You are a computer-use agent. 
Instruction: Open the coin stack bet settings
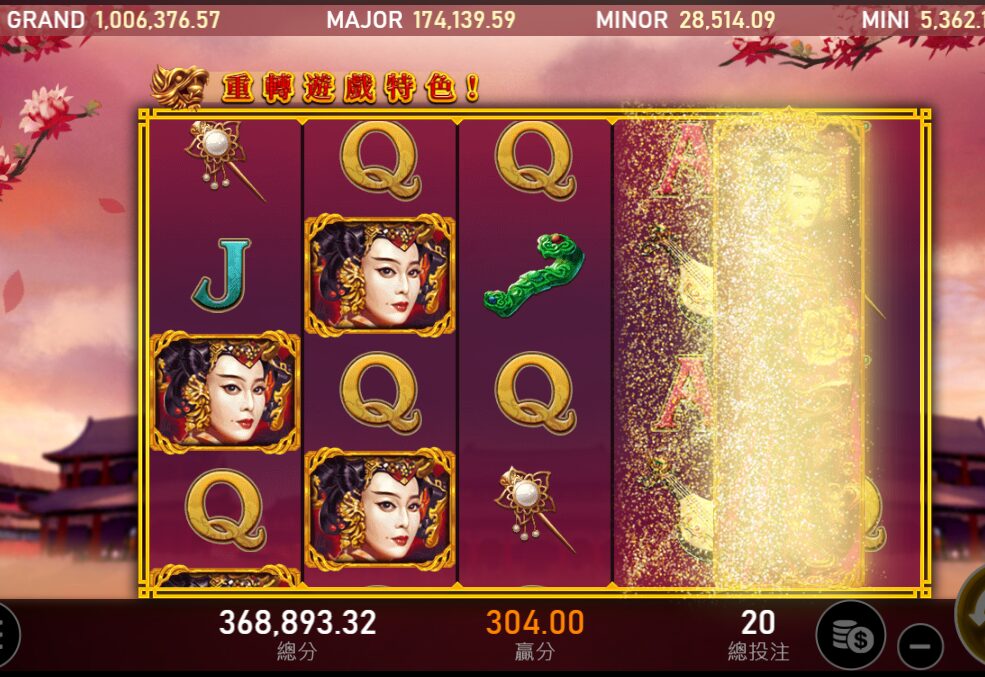click(x=850, y=635)
